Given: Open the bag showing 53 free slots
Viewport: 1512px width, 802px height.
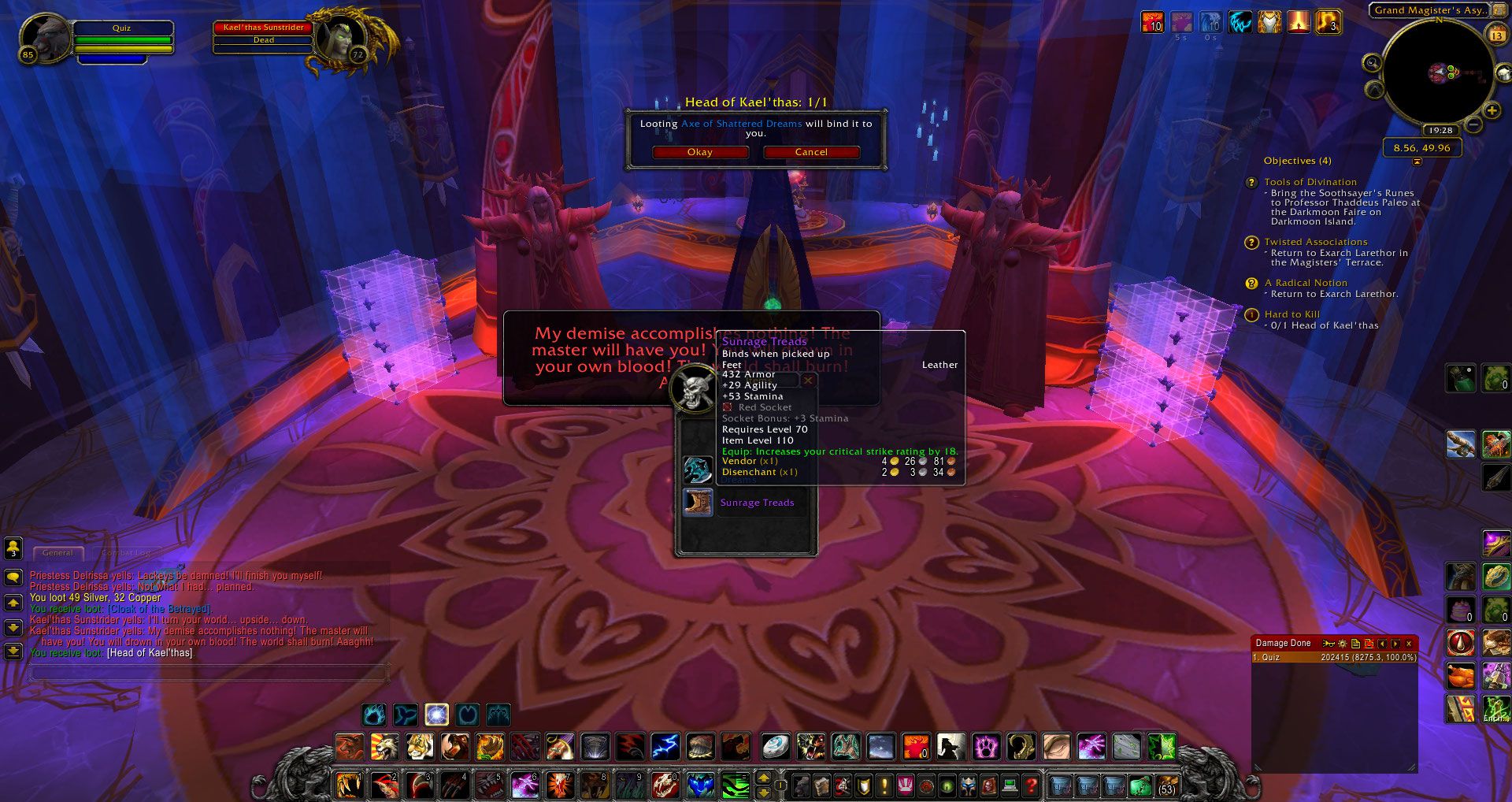Looking at the screenshot, I should coord(1166,785).
